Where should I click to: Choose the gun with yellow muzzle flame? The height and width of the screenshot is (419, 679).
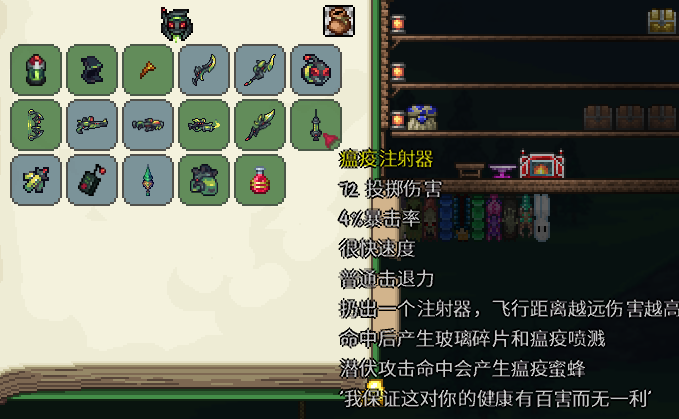205,125
